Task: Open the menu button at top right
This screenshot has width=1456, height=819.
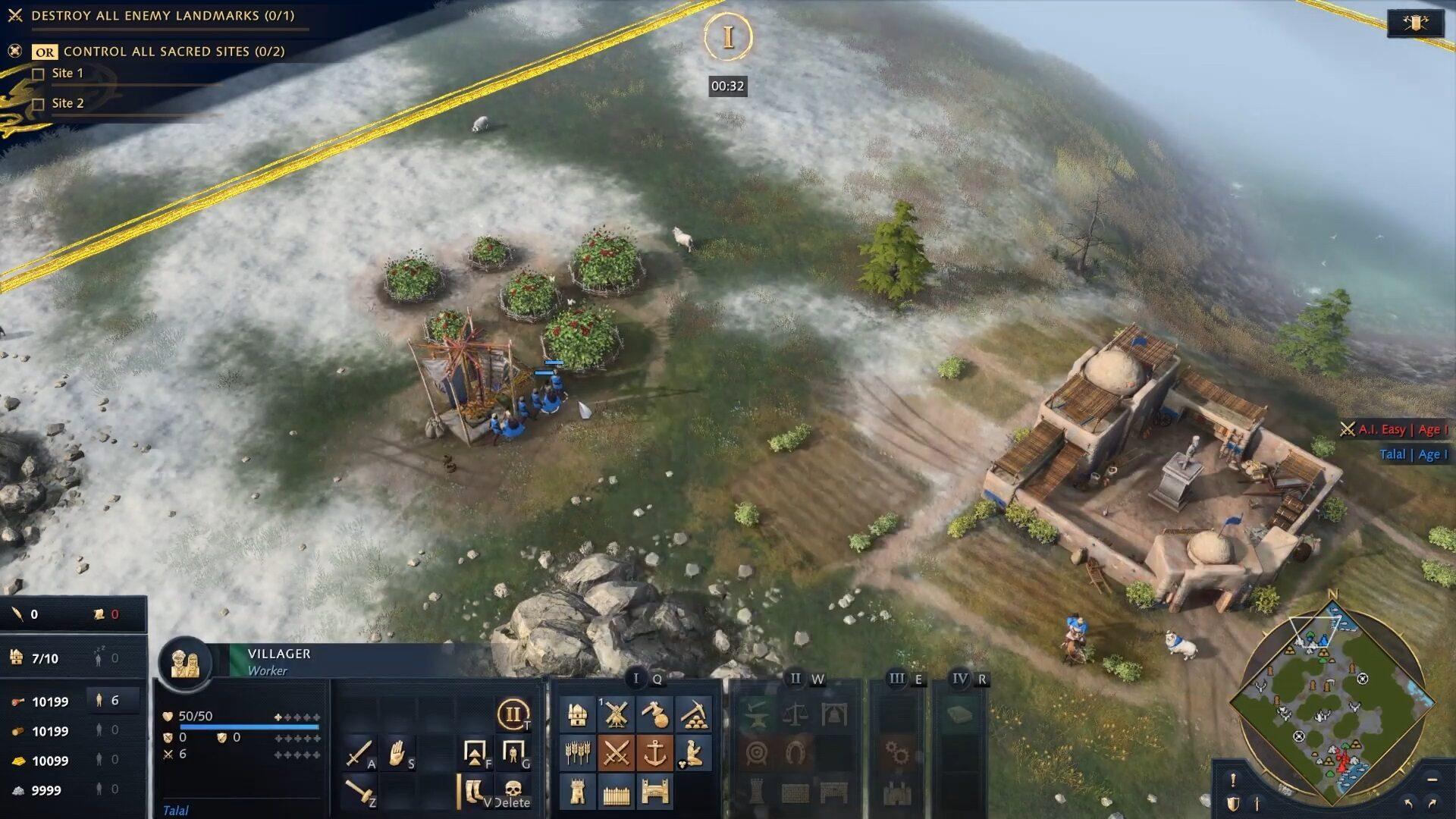Action: (x=1415, y=23)
